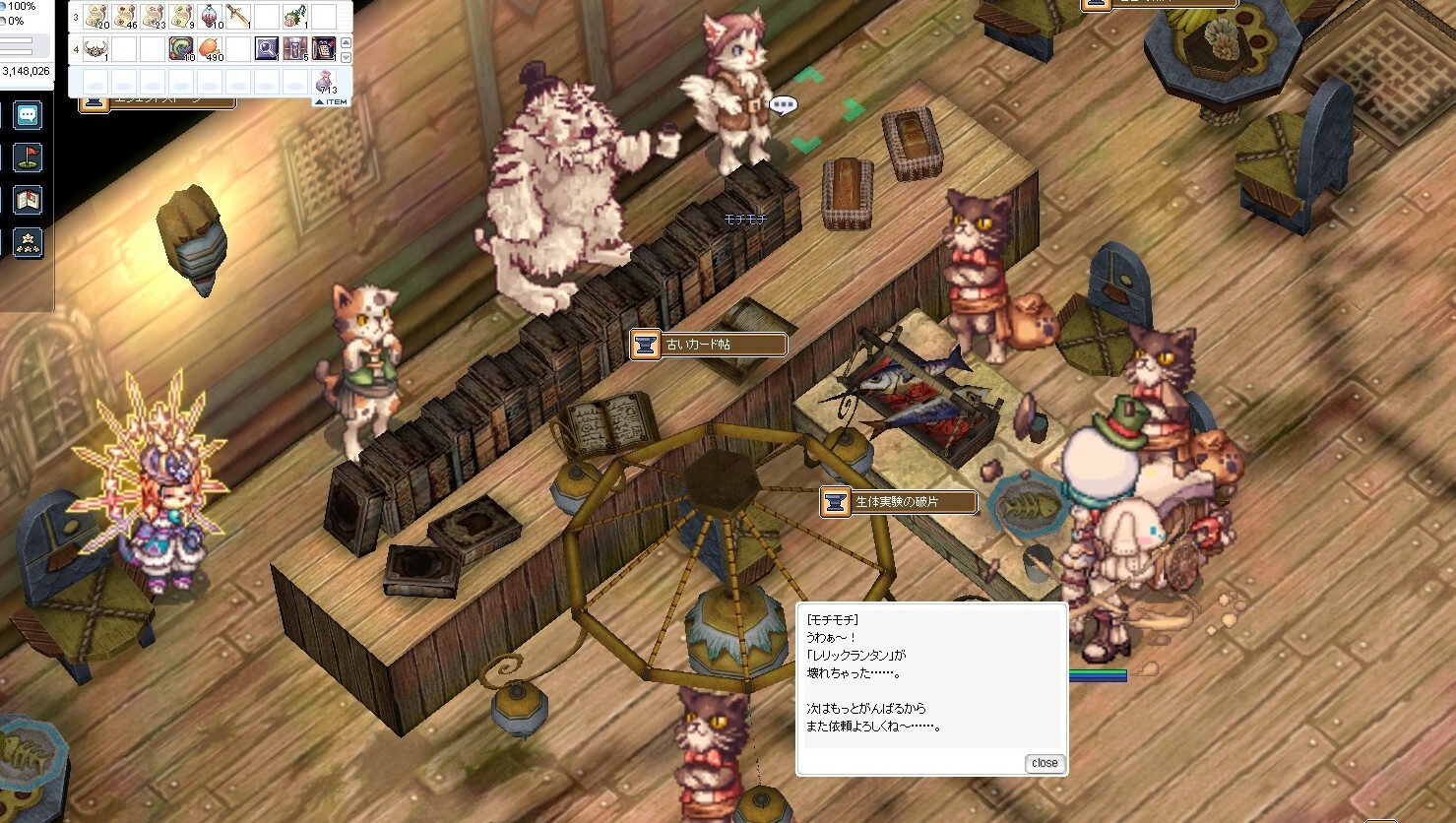
Task: Open the open book menu icon
Action: pyautogui.click(x=28, y=200)
